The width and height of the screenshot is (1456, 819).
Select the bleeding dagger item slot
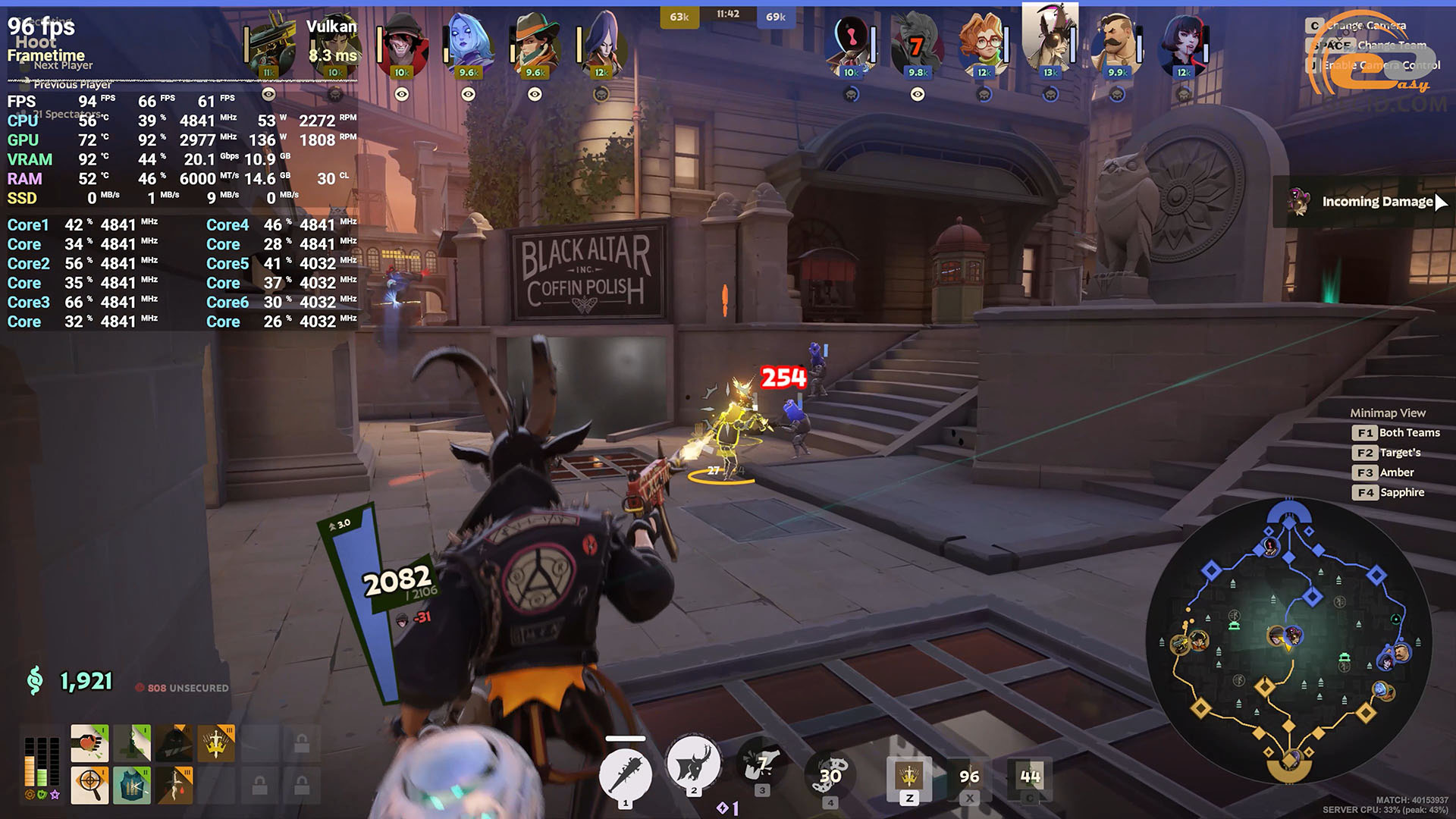[x=174, y=784]
